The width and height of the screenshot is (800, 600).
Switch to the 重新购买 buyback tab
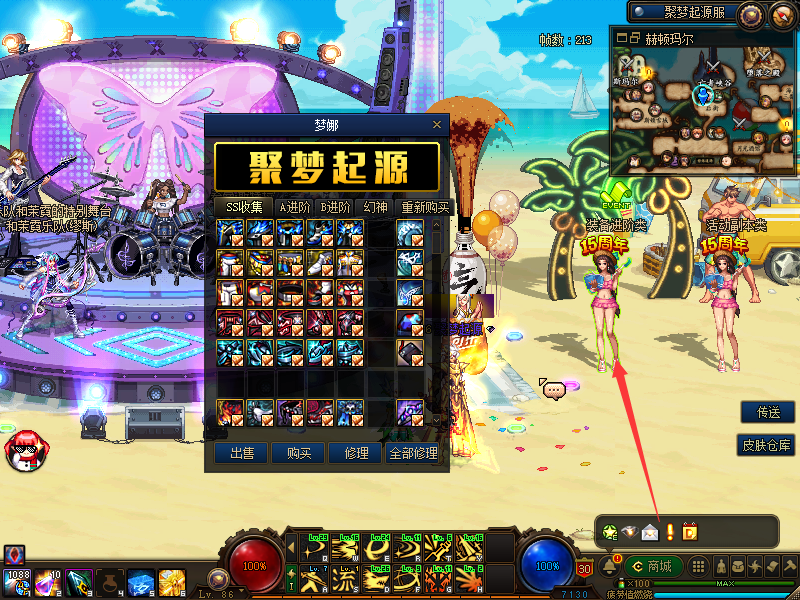point(425,207)
